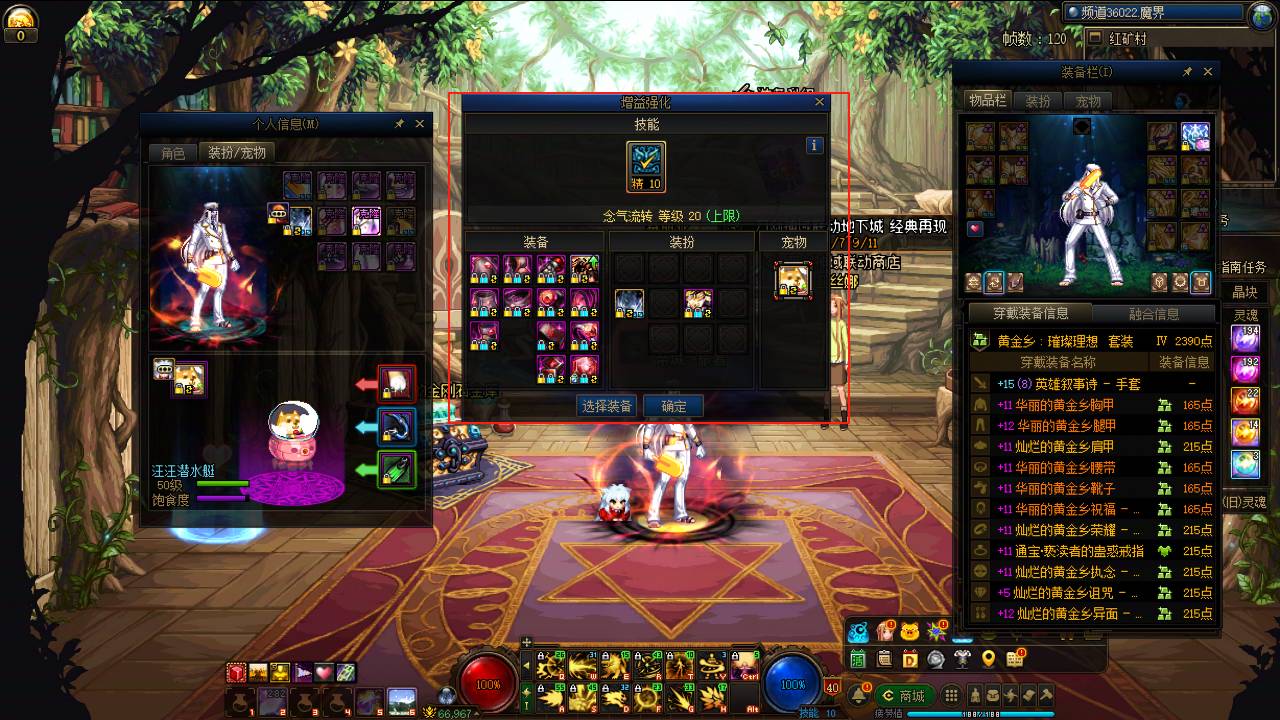Click the 选择装备 select equipment button
The height and width of the screenshot is (720, 1280).
pyautogui.click(x=607, y=406)
